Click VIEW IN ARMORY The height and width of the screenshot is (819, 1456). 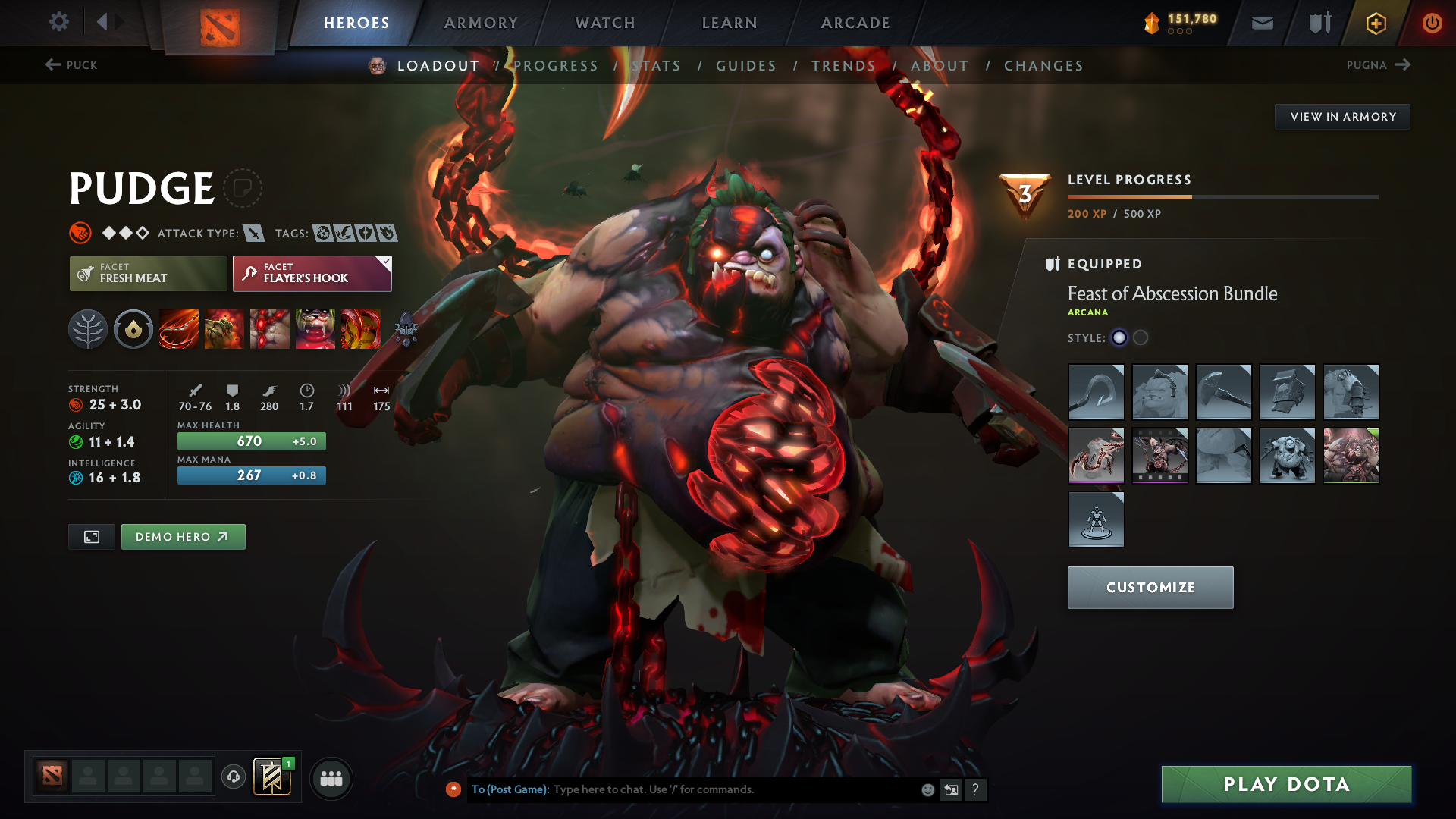click(x=1342, y=116)
